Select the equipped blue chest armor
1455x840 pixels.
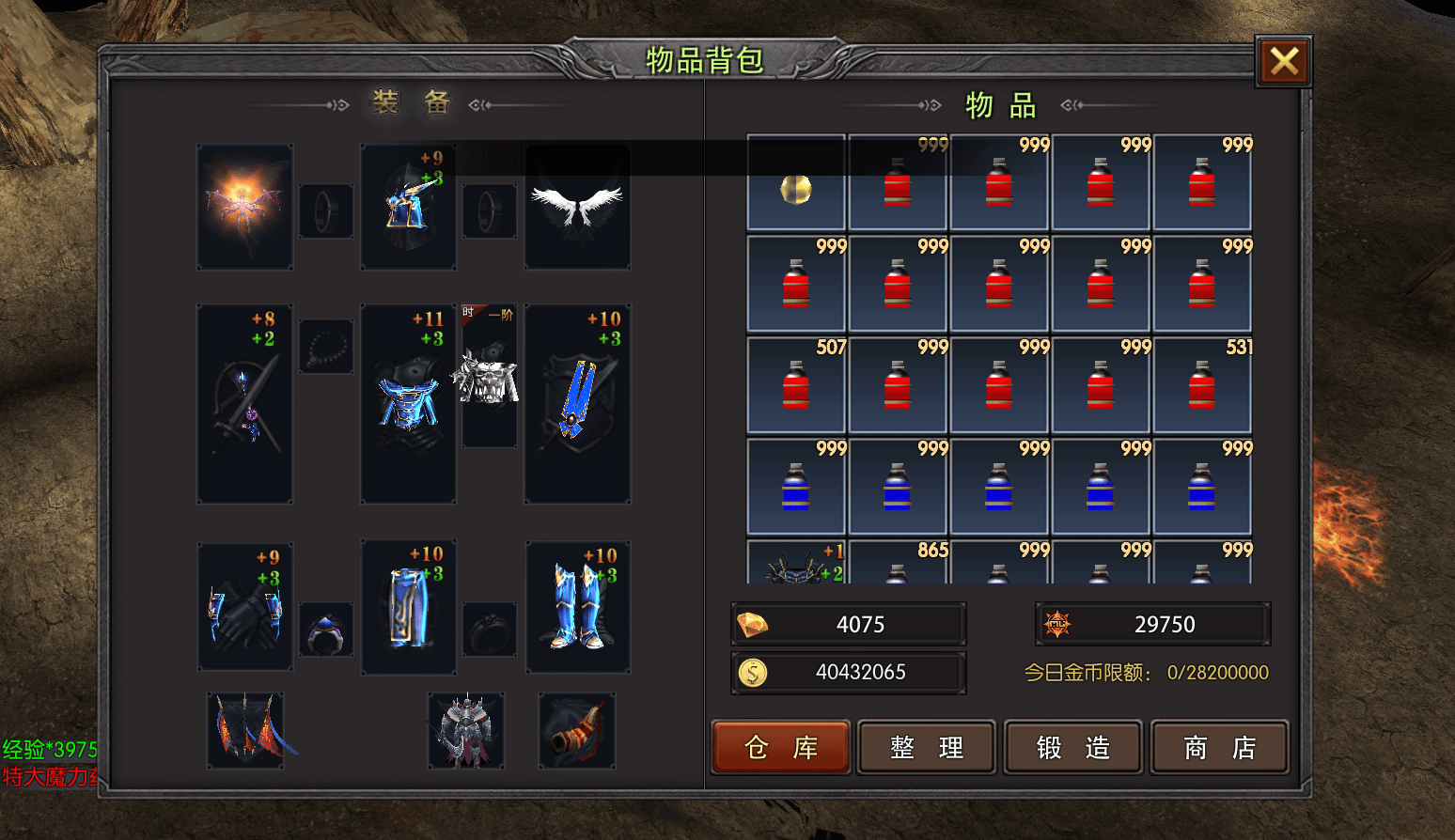point(409,404)
